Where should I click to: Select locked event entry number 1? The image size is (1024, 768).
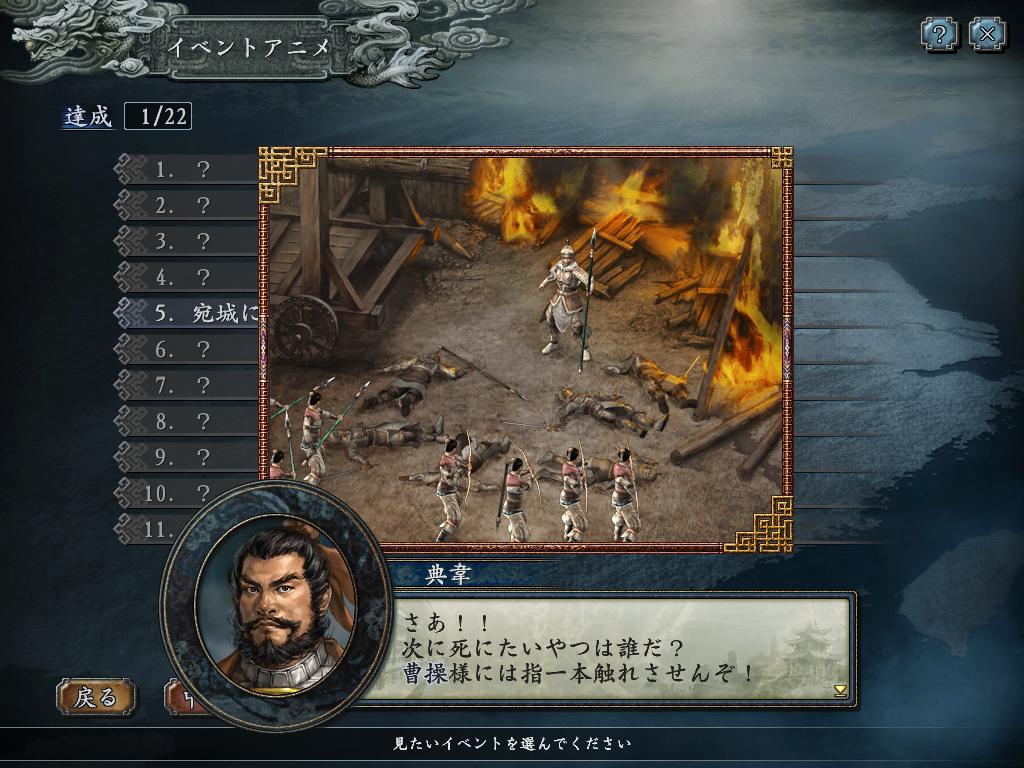[185, 170]
